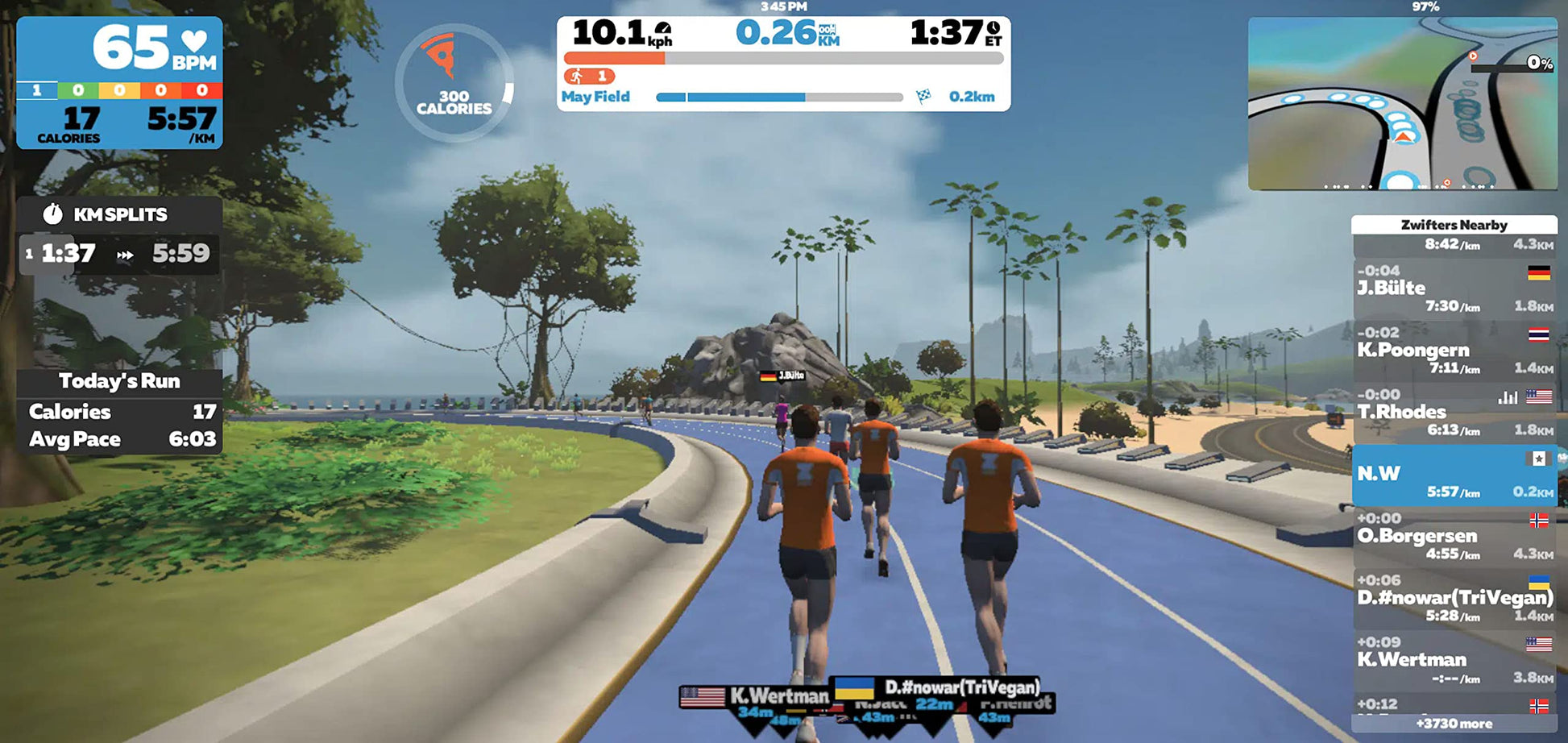Screen dimensions: 1568x743
Task: Select J.Bülte in the Zwifters Nearby list
Action: pyautogui.click(x=1454, y=288)
